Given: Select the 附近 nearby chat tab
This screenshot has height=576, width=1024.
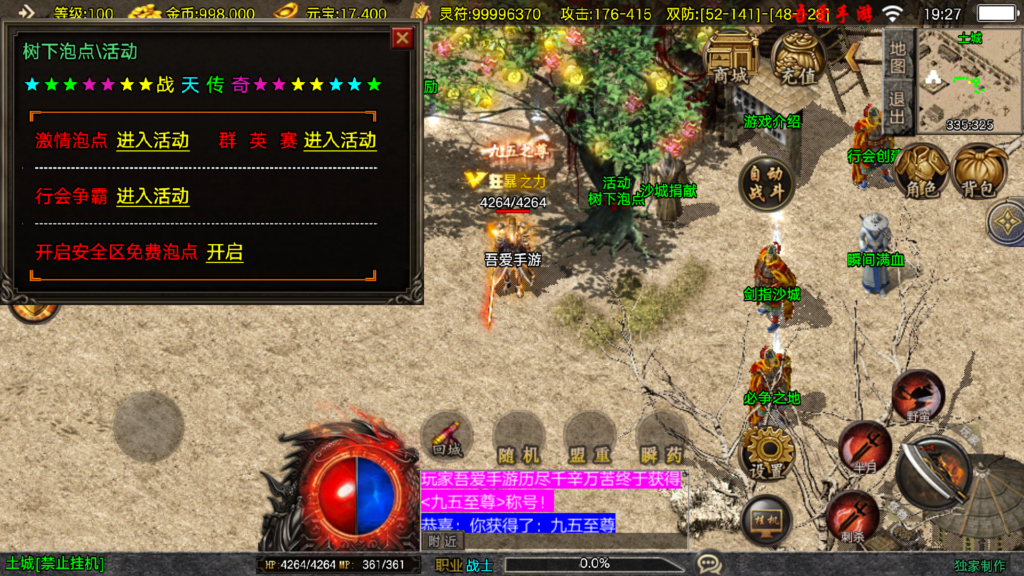Looking at the screenshot, I should click(x=443, y=541).
